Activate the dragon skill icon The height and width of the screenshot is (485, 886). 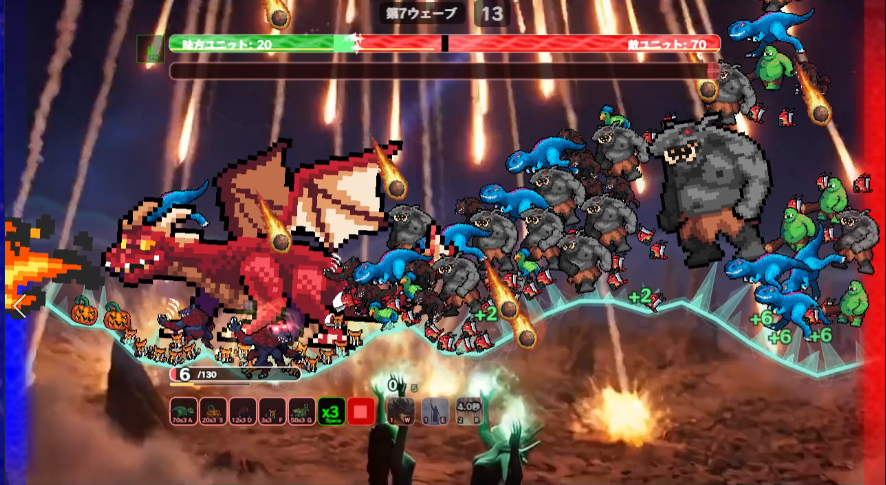pyautogui.click(x=401, y=411)
